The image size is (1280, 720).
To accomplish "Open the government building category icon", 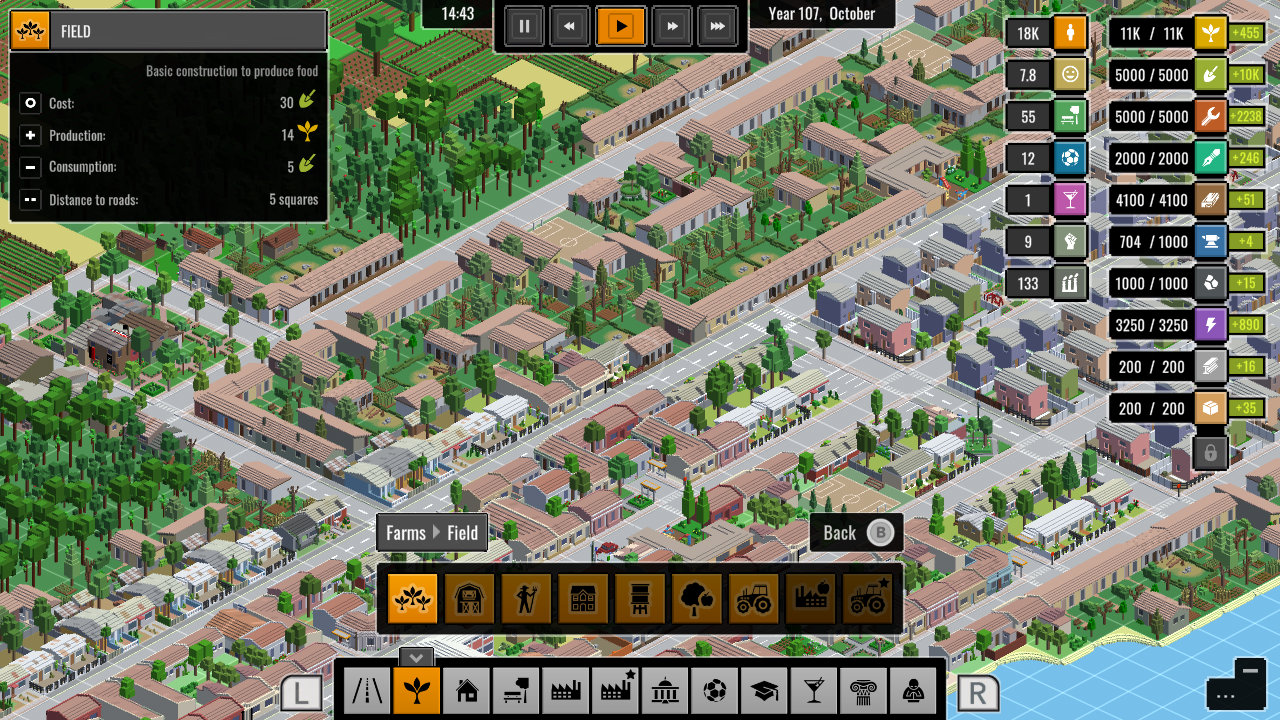I will coord(666,690).
